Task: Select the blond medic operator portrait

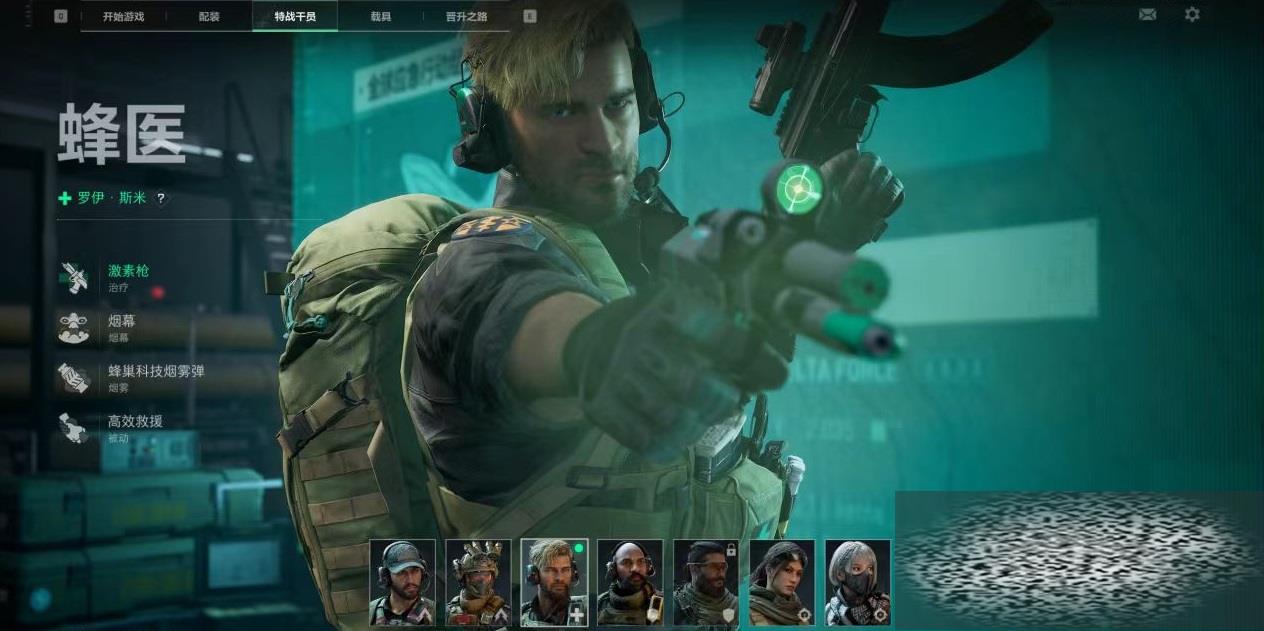Action: pyautogui.click(x=554, y=583)
